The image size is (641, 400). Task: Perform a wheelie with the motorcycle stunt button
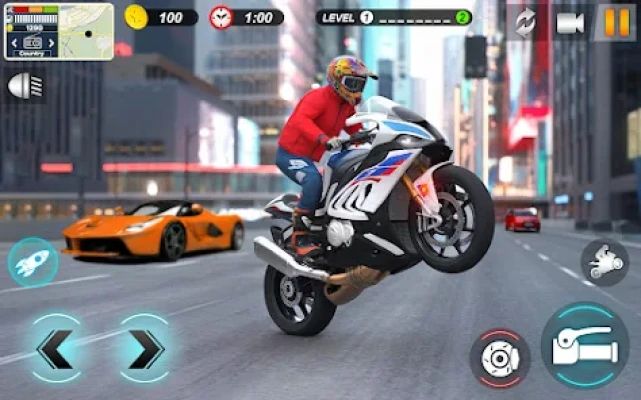605,264
